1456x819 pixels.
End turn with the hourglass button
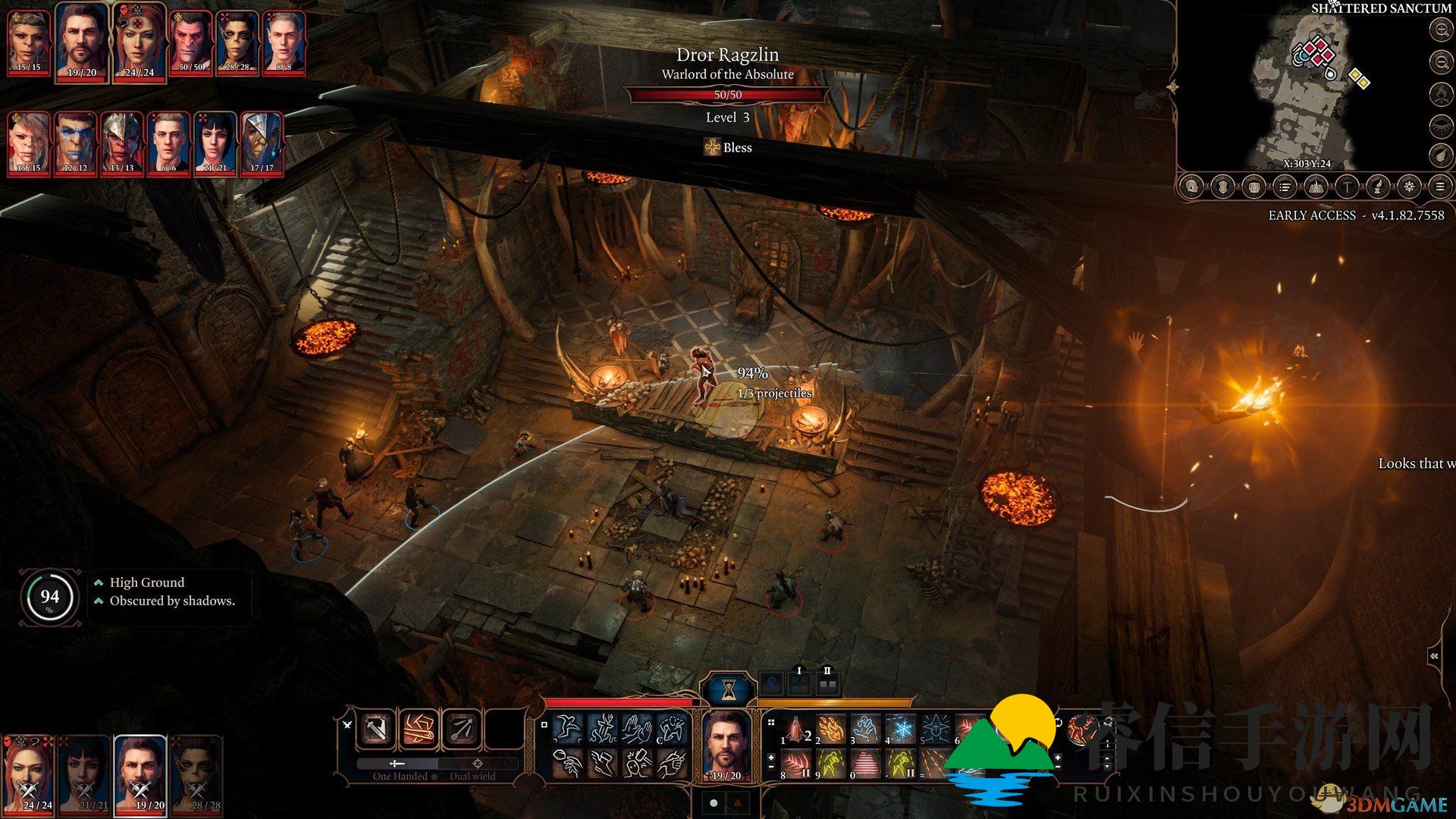coord(728,689)
